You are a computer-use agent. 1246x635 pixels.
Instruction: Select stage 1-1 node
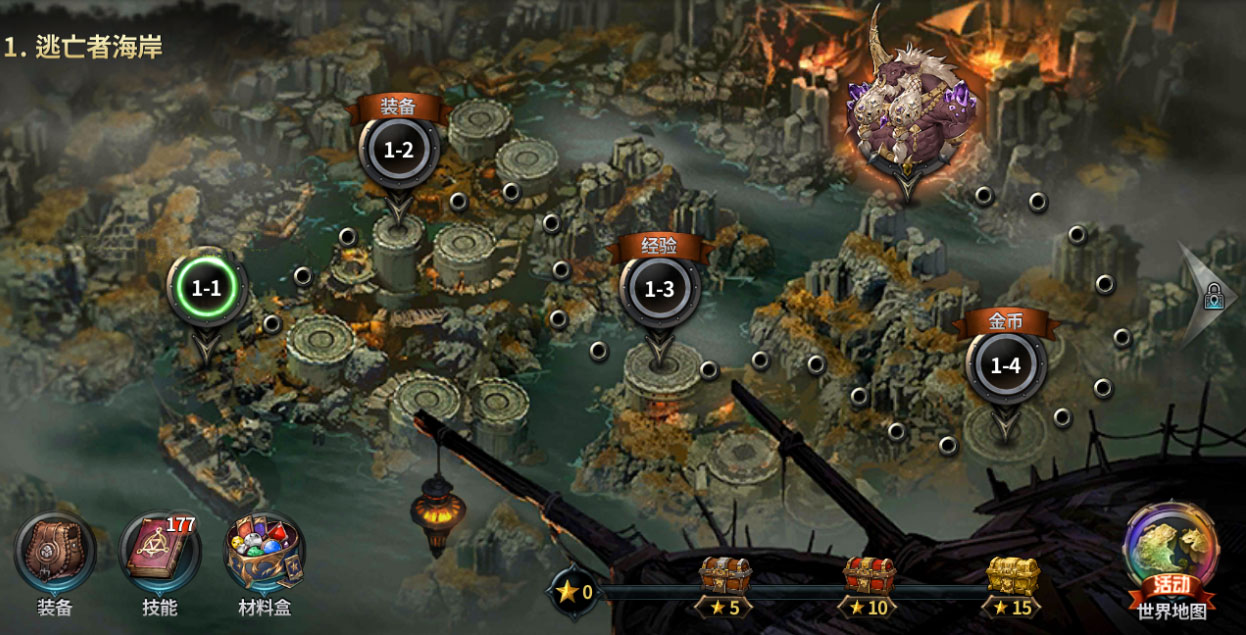pyautogui.click(x=206, y=289)
